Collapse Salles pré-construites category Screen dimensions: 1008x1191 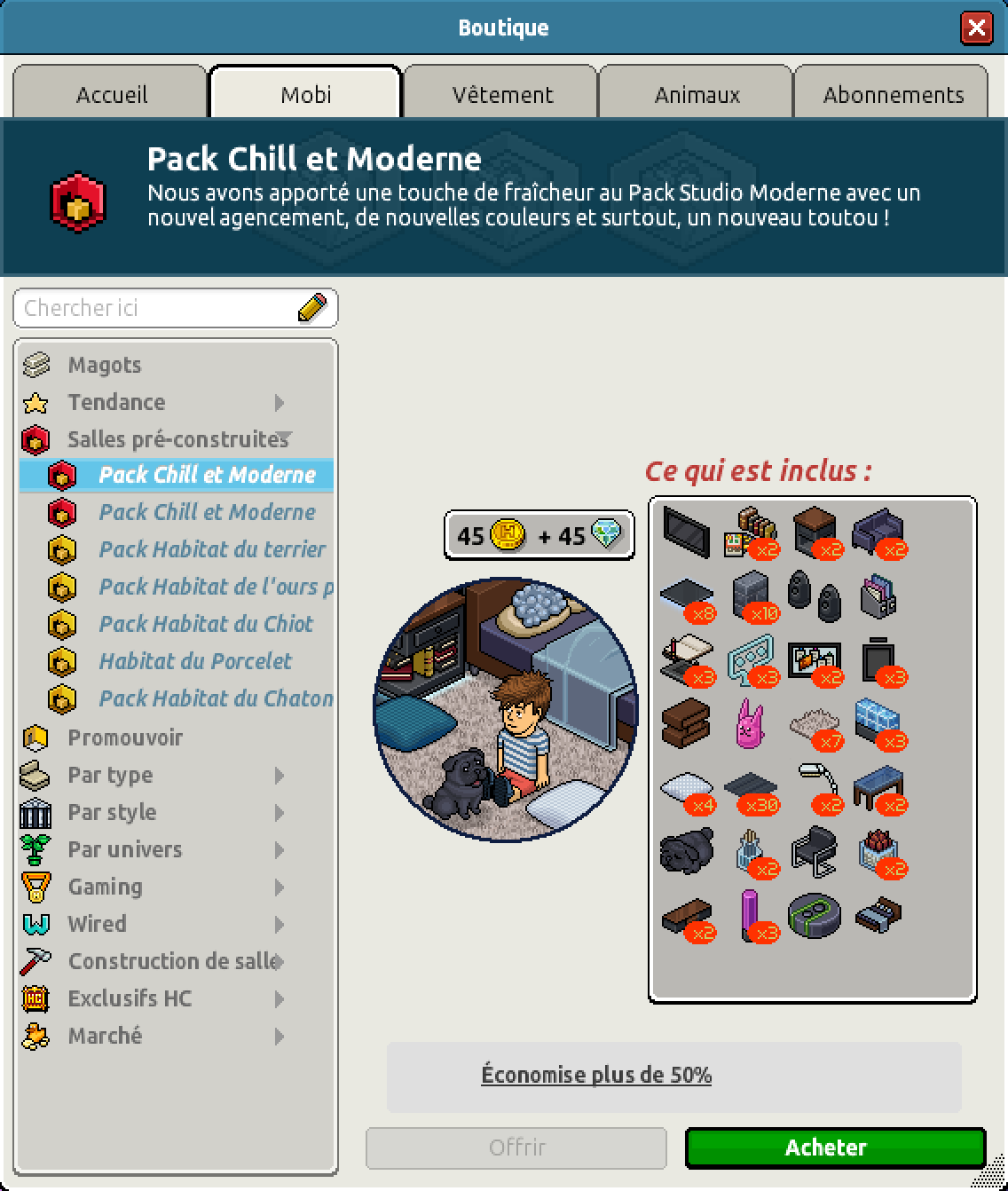(x=177, y=439)
